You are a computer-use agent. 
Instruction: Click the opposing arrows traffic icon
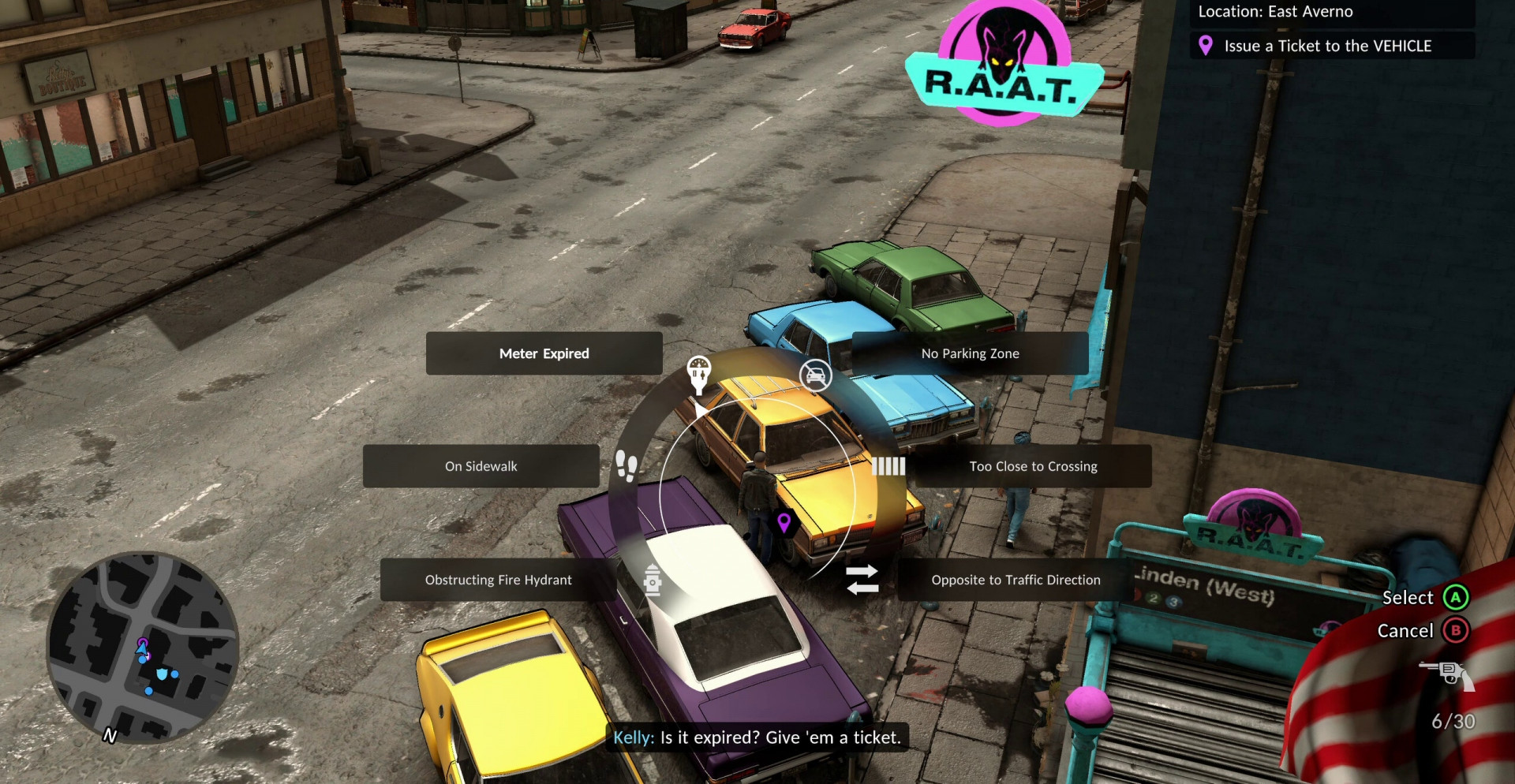click(862, 579)
